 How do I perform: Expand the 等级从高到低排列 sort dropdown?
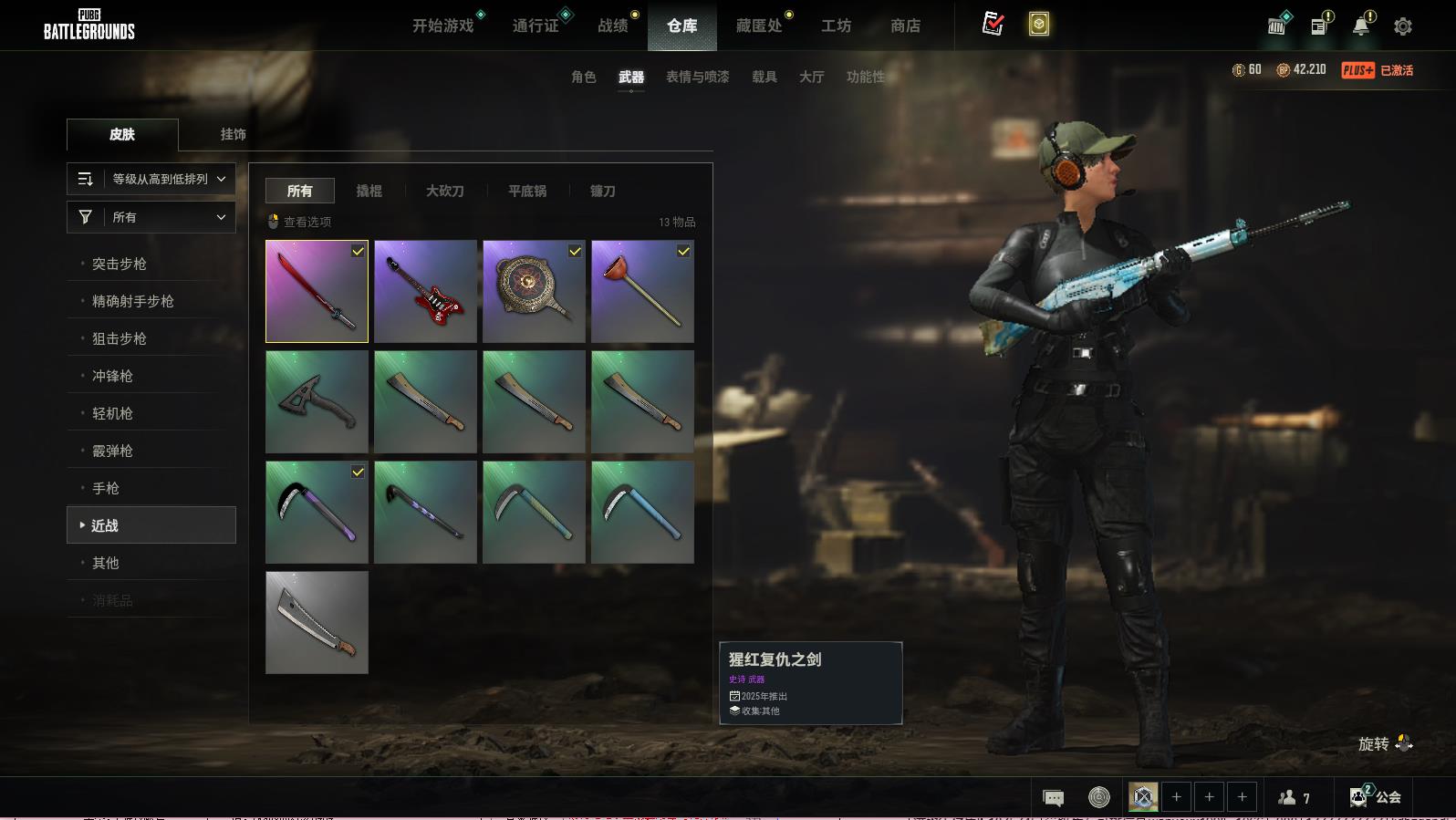pyautogui.click(x=151, y=179)
